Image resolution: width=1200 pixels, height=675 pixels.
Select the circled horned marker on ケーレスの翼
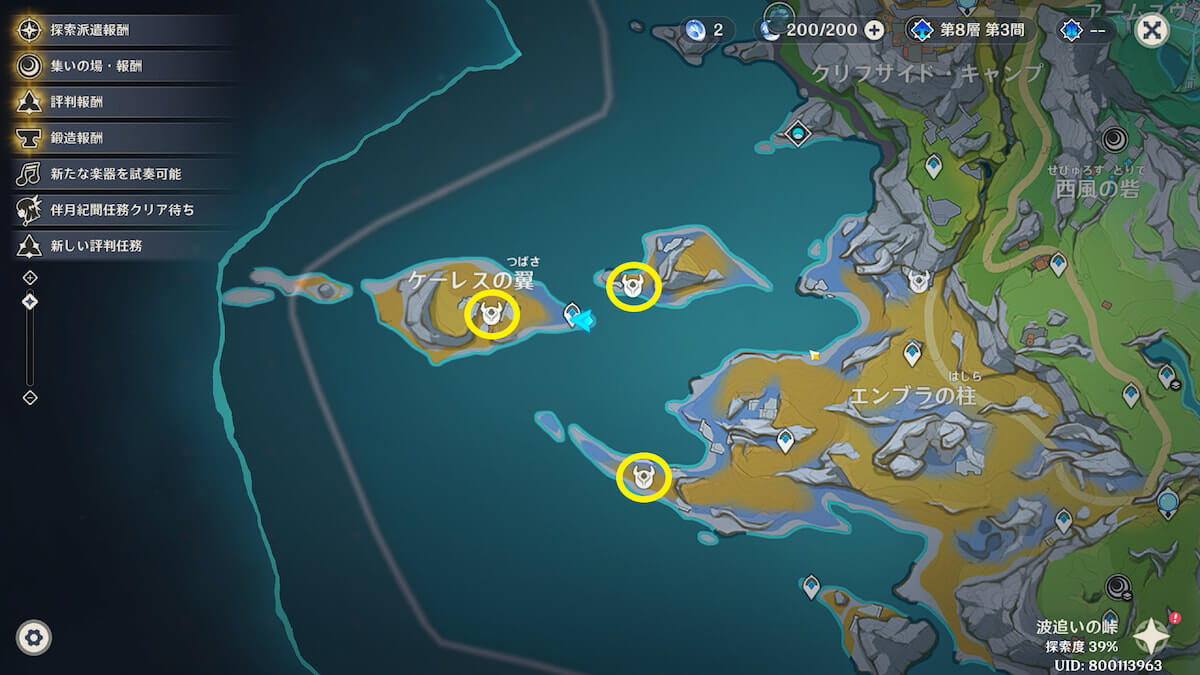tap(492, 315)
